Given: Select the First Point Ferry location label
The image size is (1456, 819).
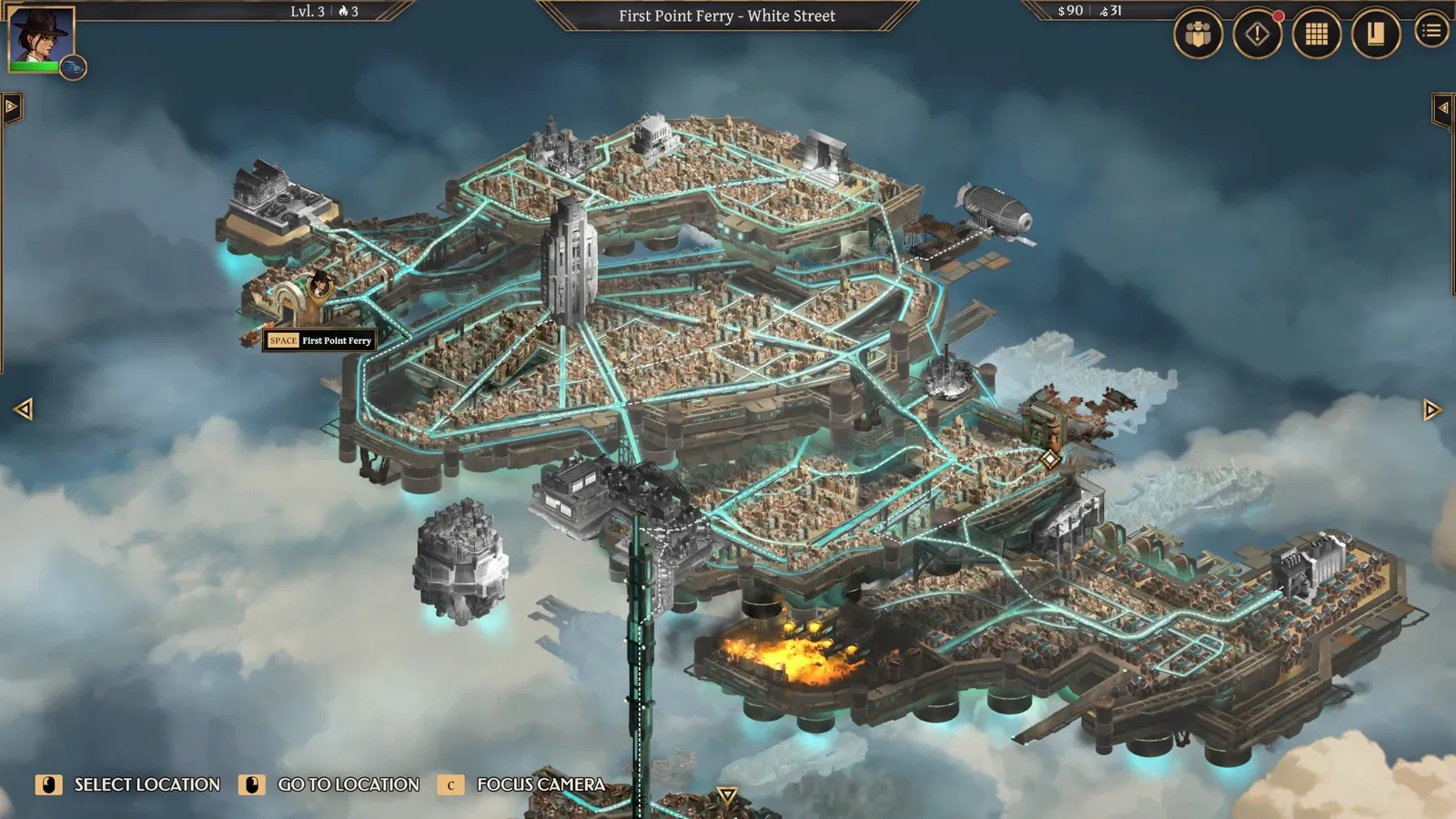Looking at the screenshot, I should [x=319, y=340].
